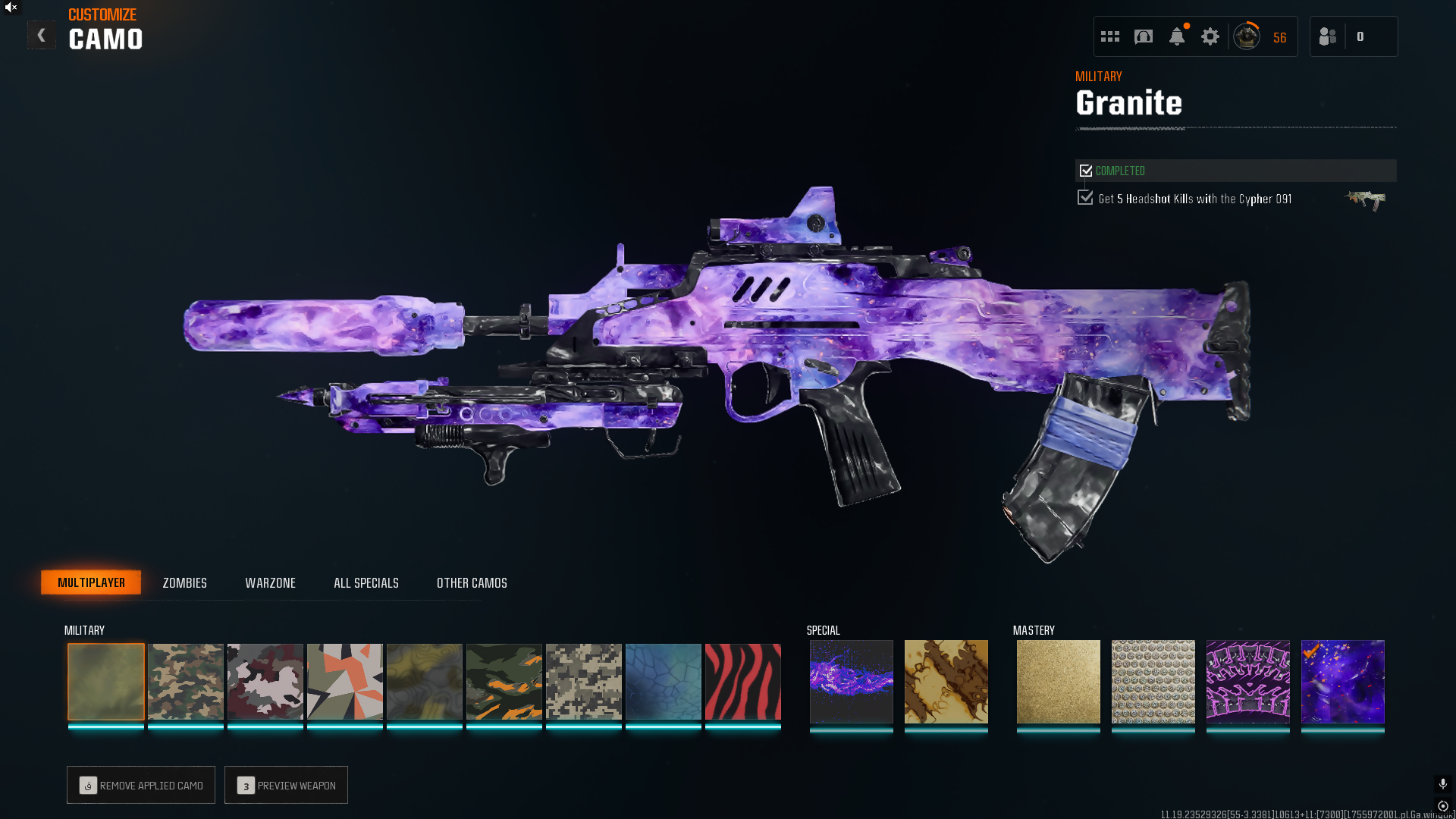This screenshot has height=819, width=1456.
Task: Select the Other Camos tab
Action: coord(472,582)
